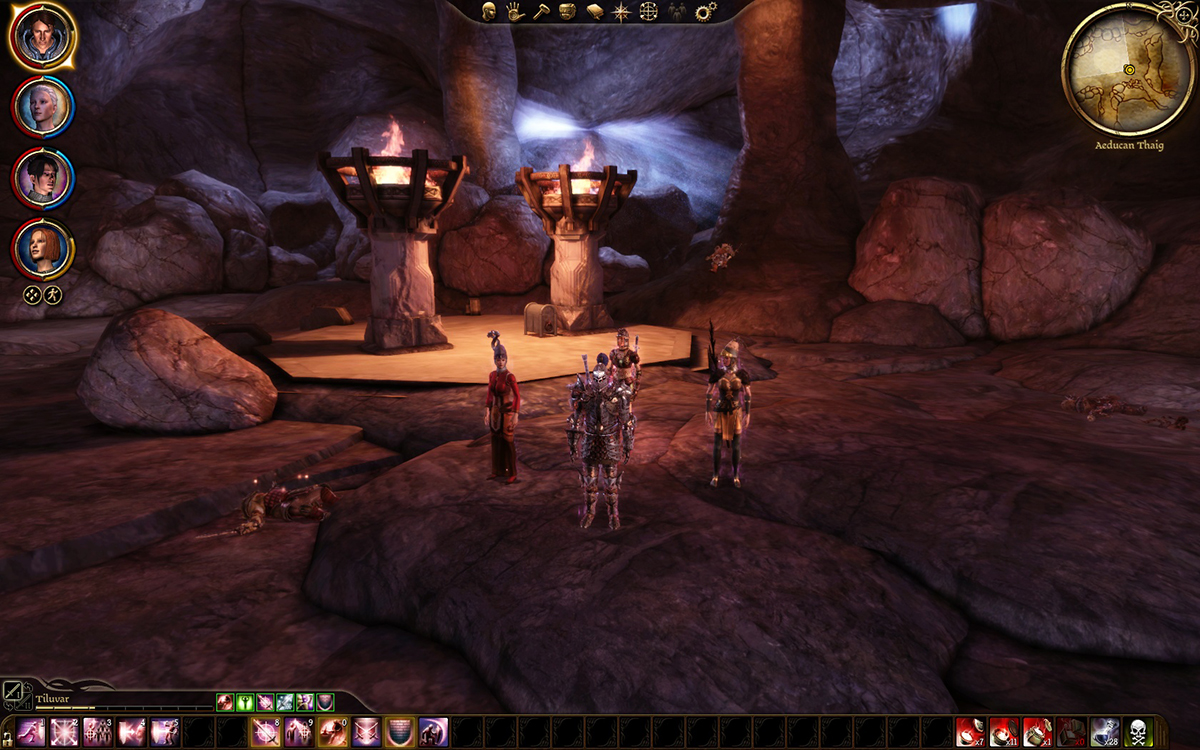Select the red-haired party member portrait
Viewport: 1200px width, 750px height.
(x=43, y=249)
